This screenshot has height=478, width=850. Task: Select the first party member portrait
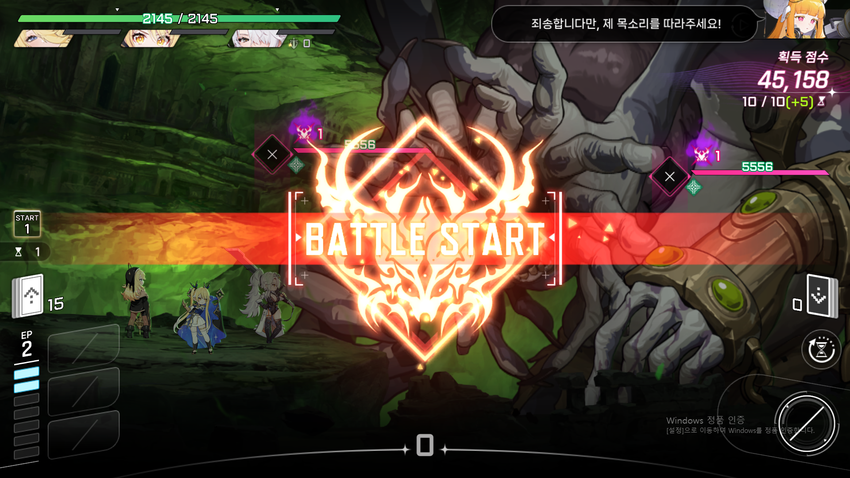point(44,39)
